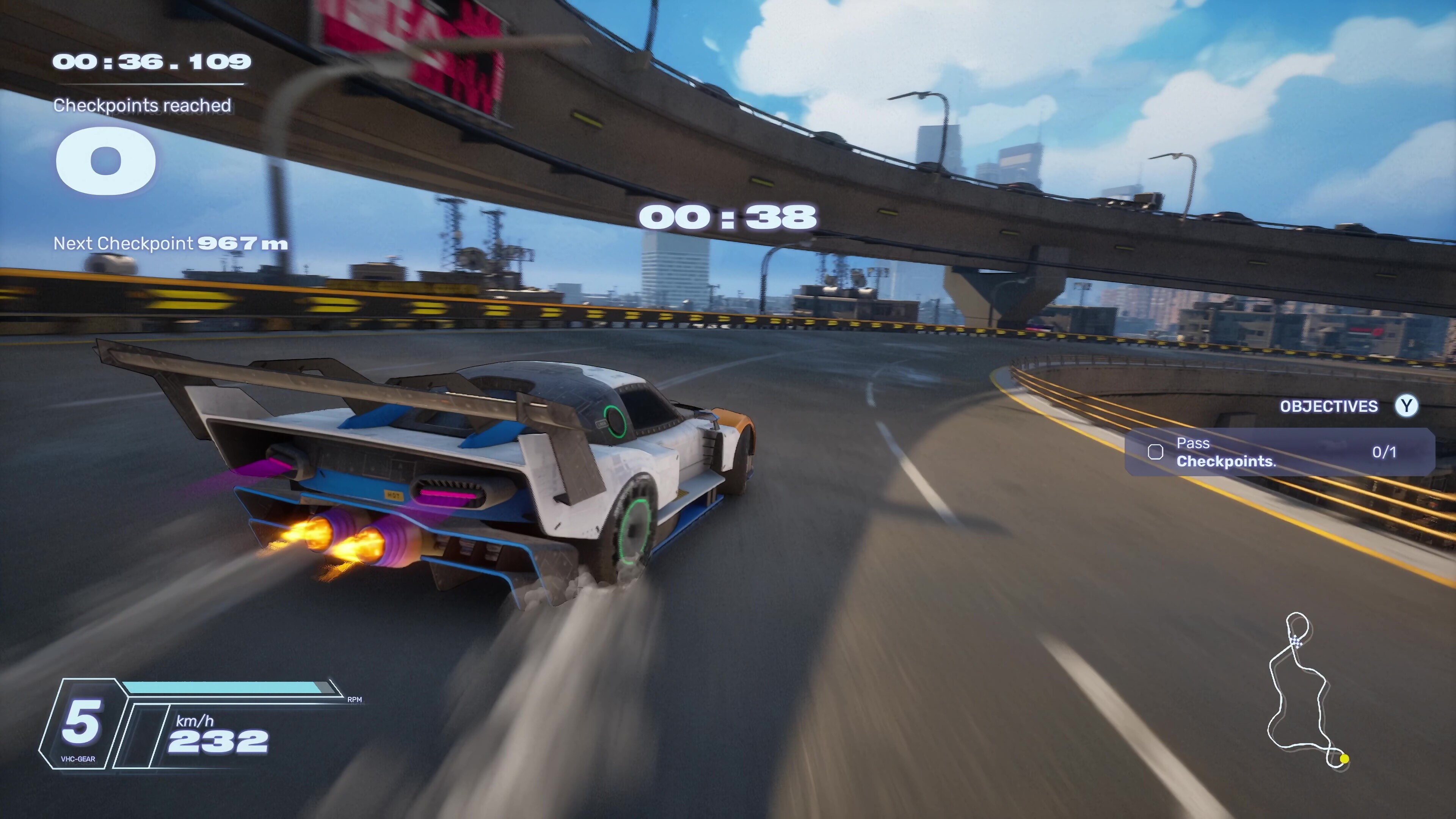Tick the Pass Checkpoints objective checkbox
1456x819 pixels.
pos(1155,452)
